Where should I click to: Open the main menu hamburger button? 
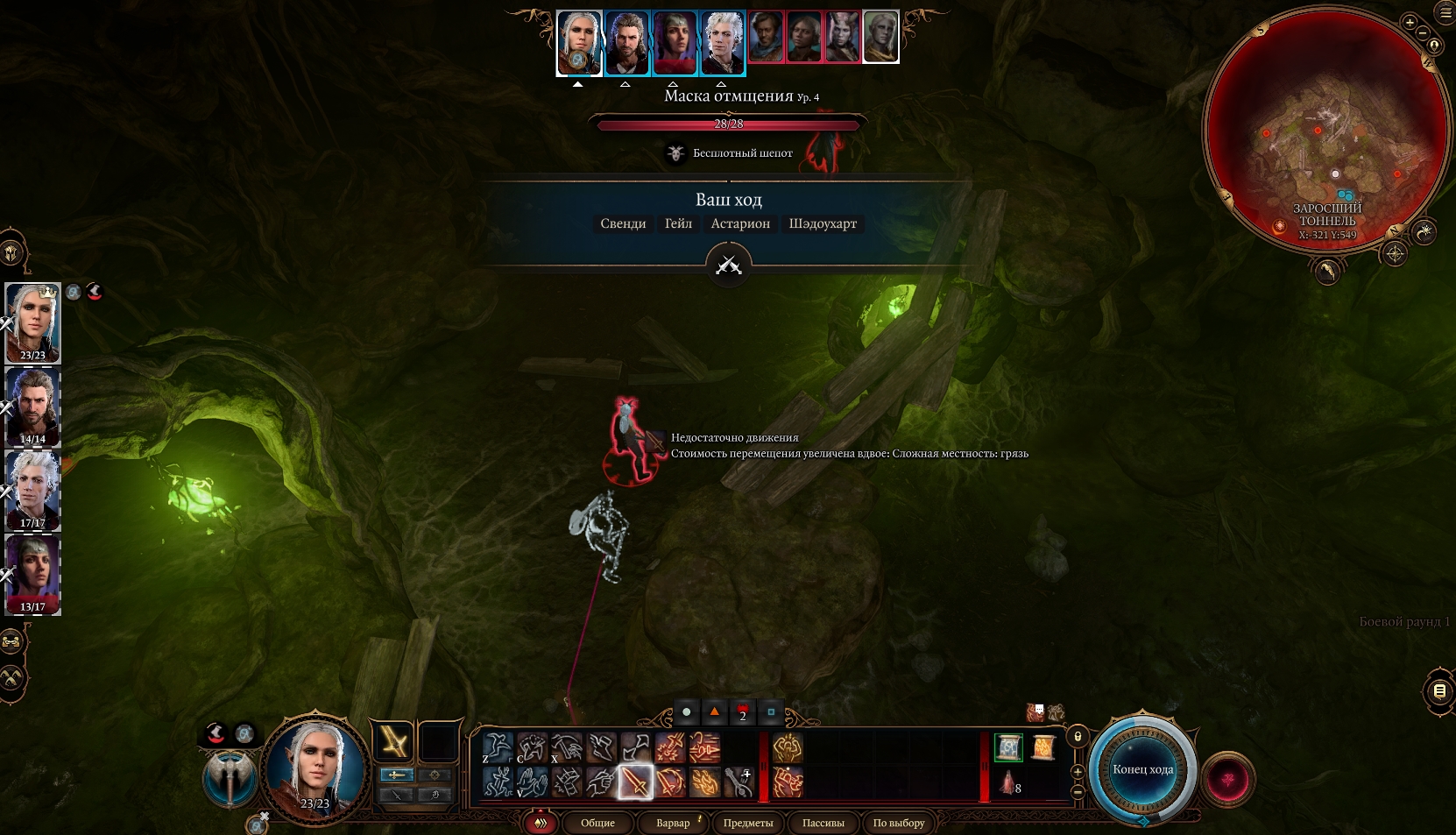[1445, 12]
